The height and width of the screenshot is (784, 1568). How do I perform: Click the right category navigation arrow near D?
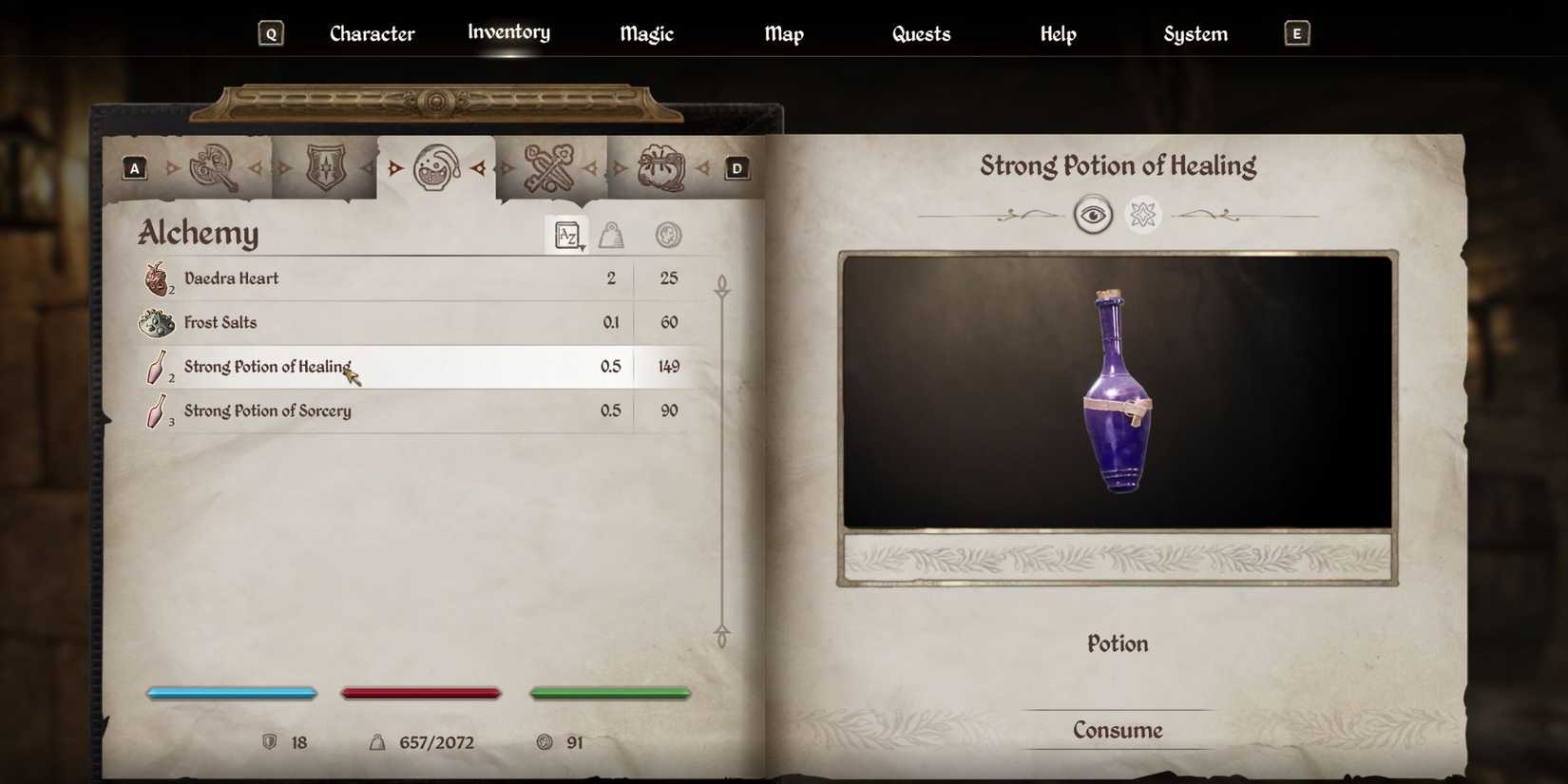(704, 167)
